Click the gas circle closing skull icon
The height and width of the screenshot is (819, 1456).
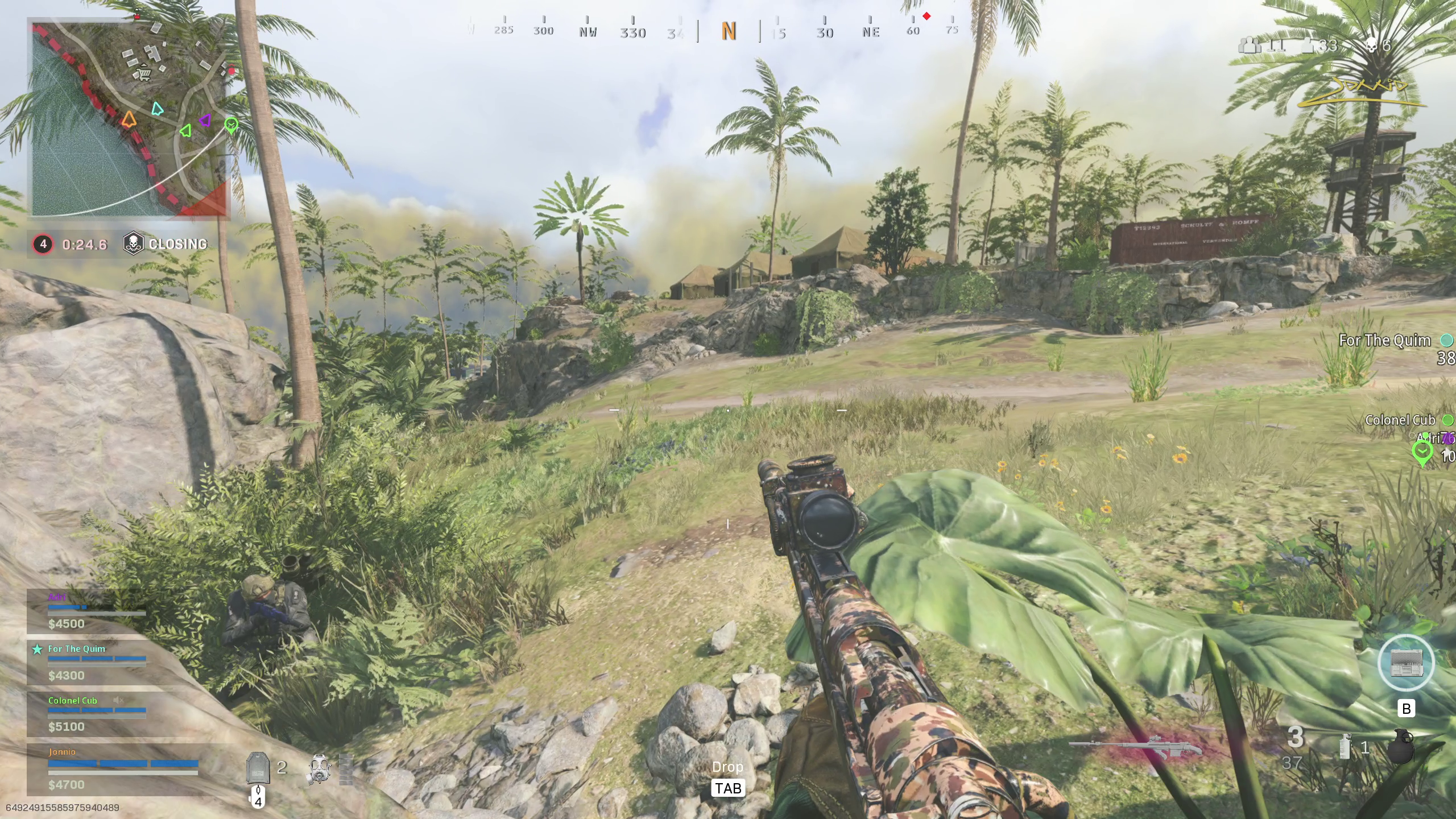(133, 244)
